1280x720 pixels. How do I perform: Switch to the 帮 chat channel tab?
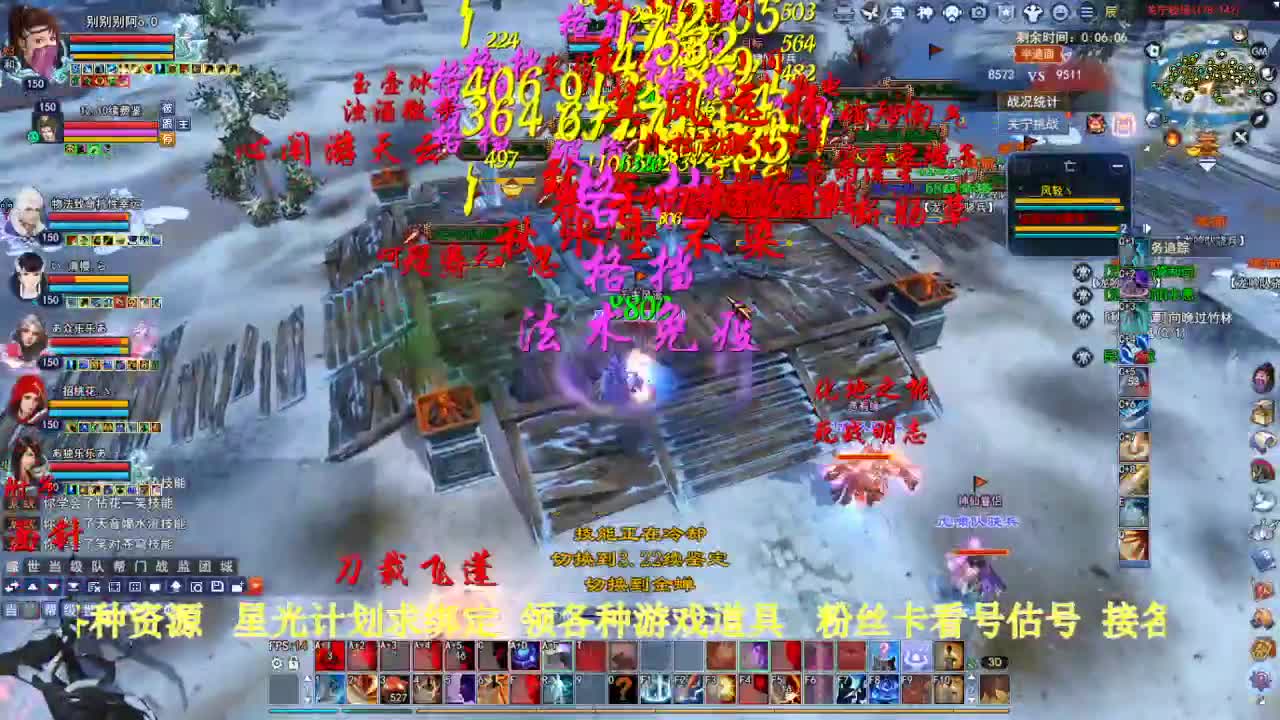[120, 567]
